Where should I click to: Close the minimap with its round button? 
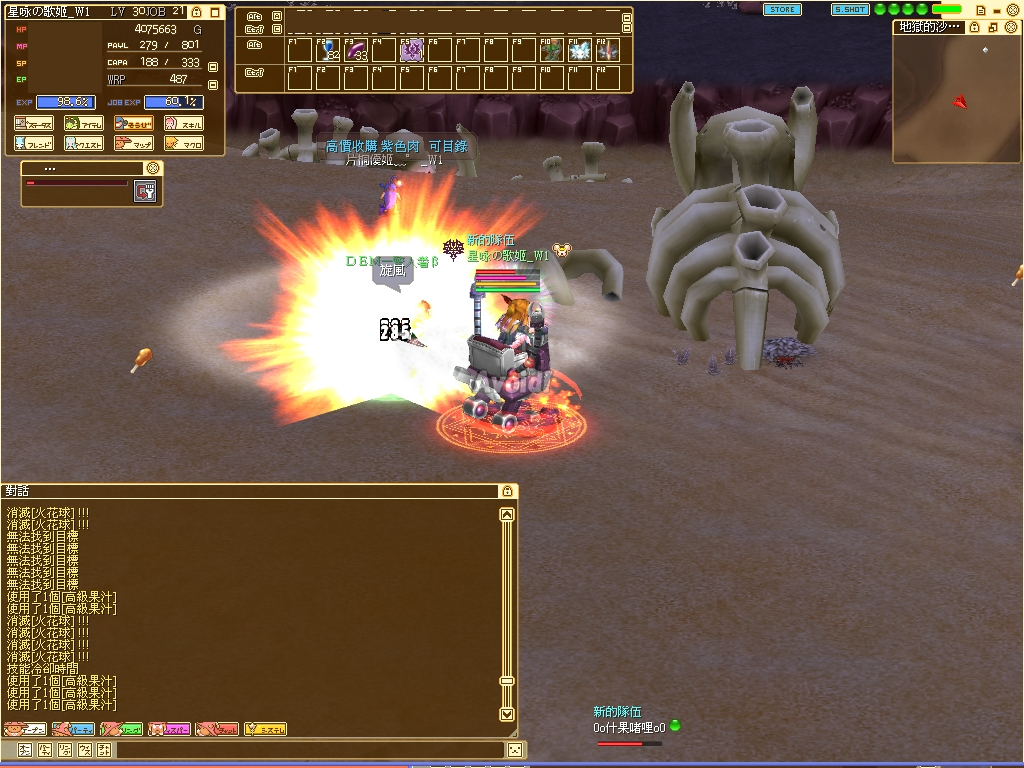[x=1012, y=27]
